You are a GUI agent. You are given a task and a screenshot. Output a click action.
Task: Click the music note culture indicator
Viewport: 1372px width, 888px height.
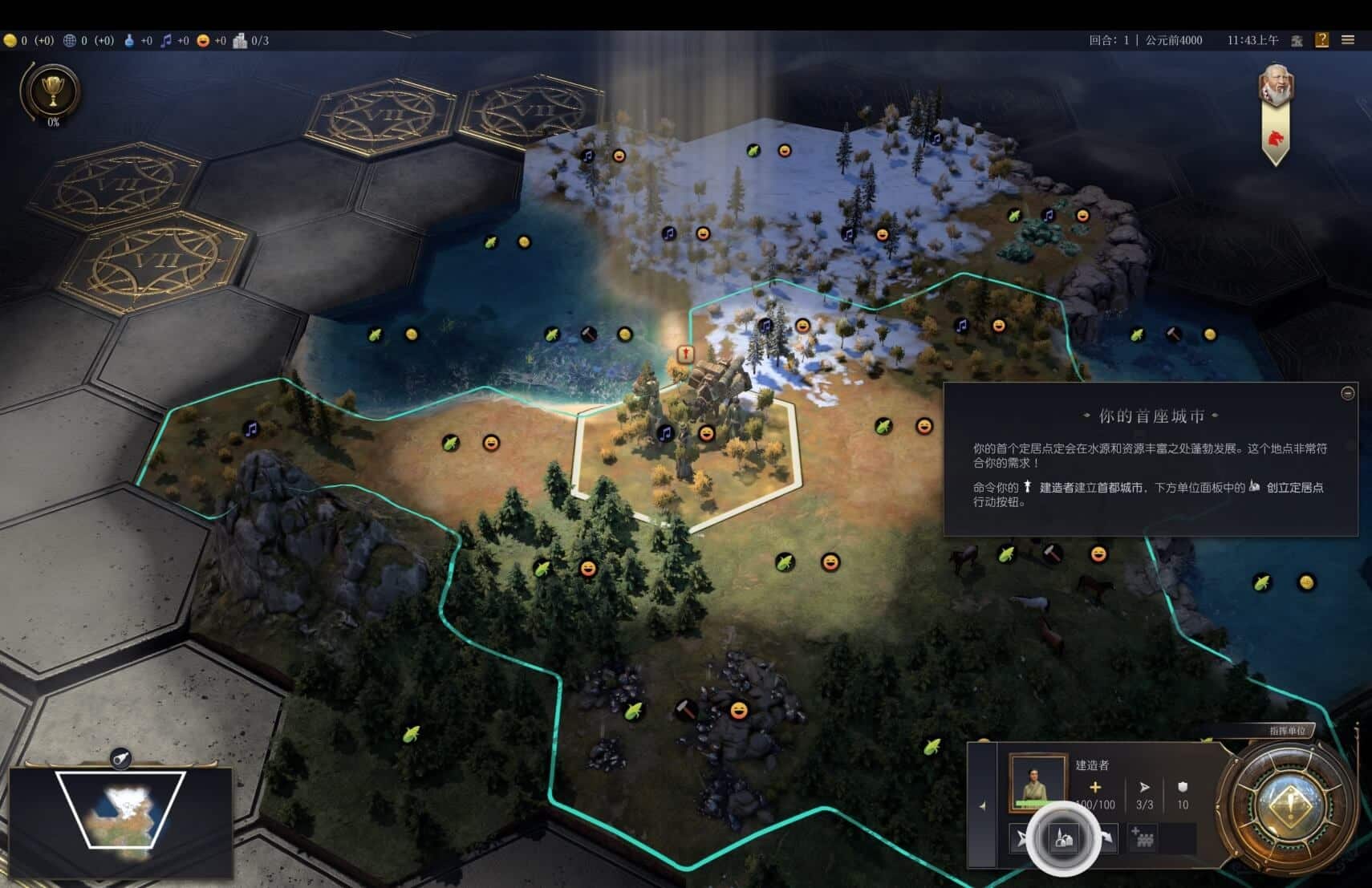click(x=166, y=40)
